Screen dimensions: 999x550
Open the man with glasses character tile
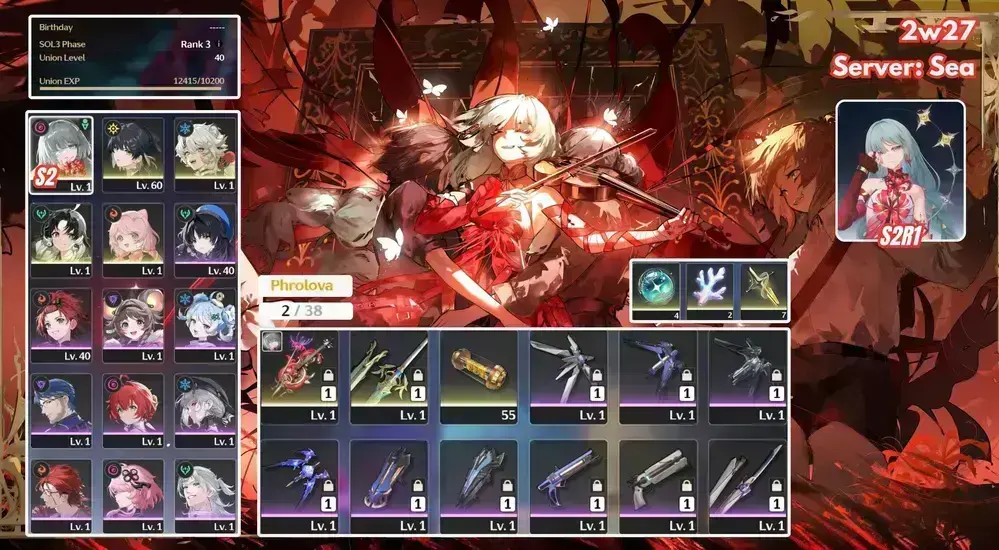pyautogui.click(x=62, y=410)
